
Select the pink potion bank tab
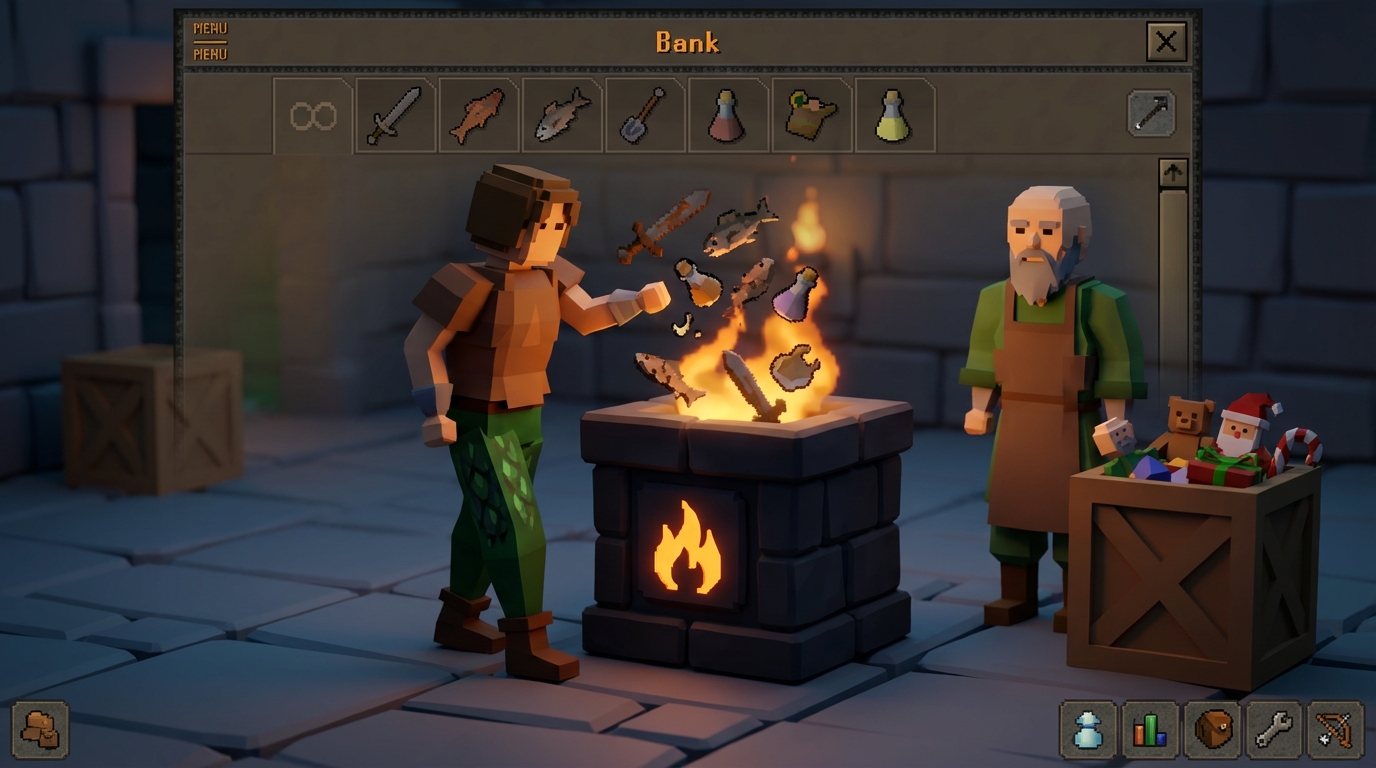point(728,113)
